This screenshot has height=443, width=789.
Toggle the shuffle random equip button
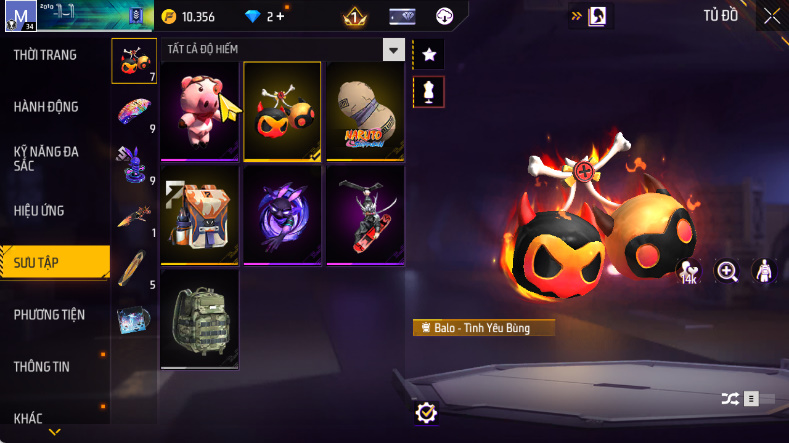(730, 398)
